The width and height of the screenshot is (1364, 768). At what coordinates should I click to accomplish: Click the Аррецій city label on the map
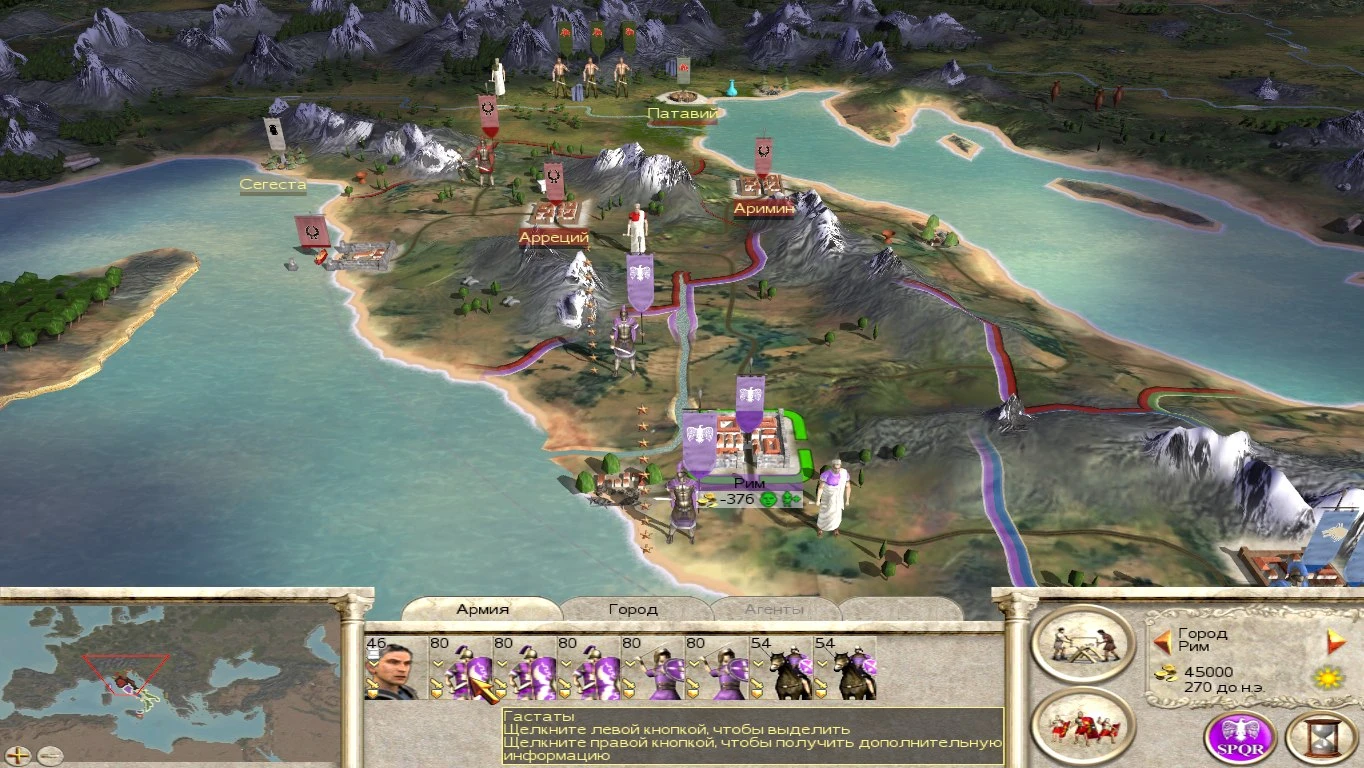pyautogui.click(x=555, y=238)
